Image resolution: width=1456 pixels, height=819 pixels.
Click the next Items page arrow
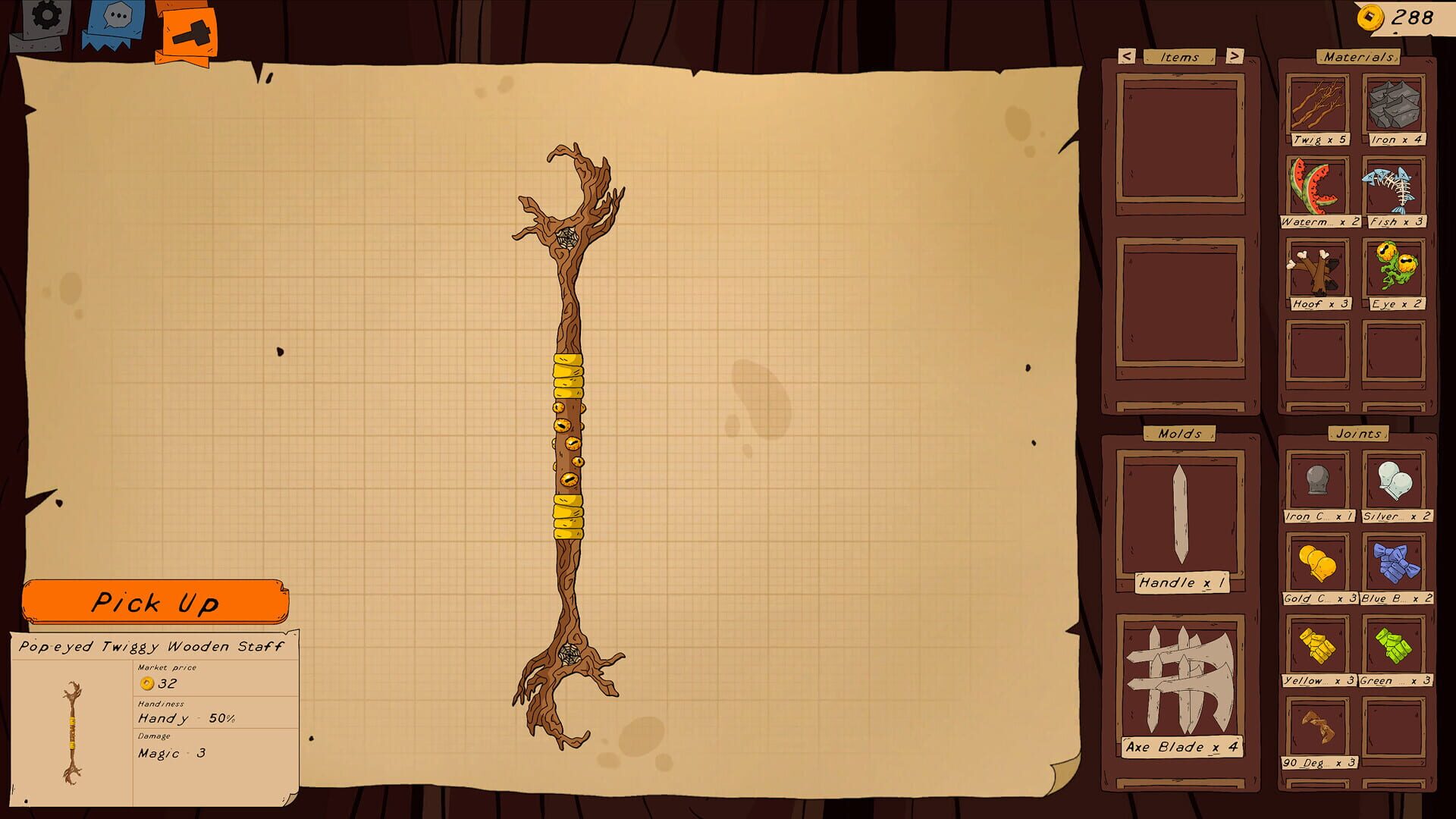[1235, 56]
